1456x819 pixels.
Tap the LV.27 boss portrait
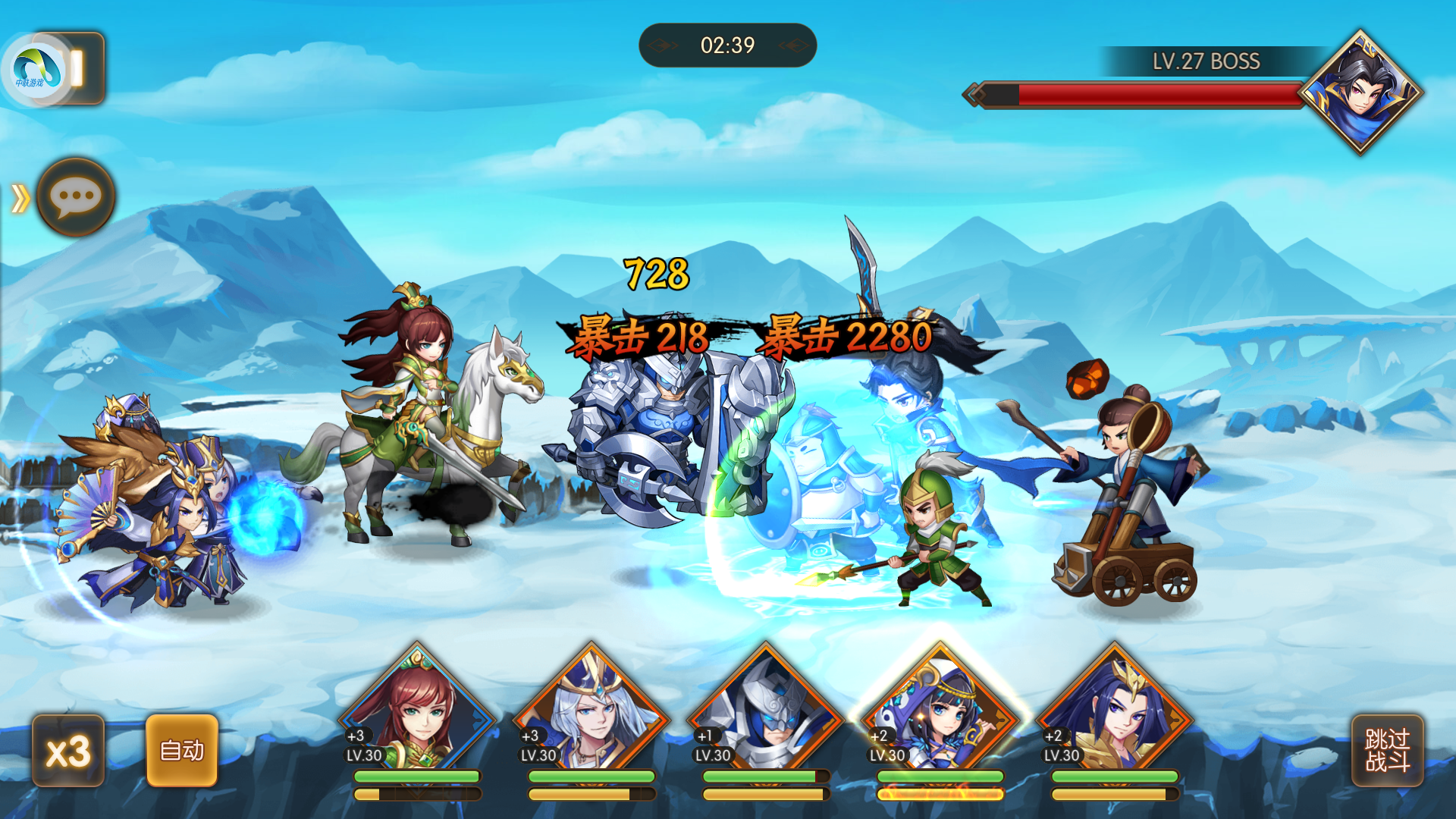pos(1361,93)
